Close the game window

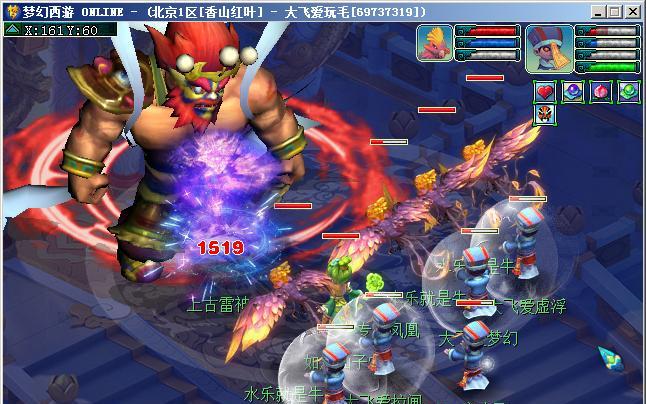(632, 11)
